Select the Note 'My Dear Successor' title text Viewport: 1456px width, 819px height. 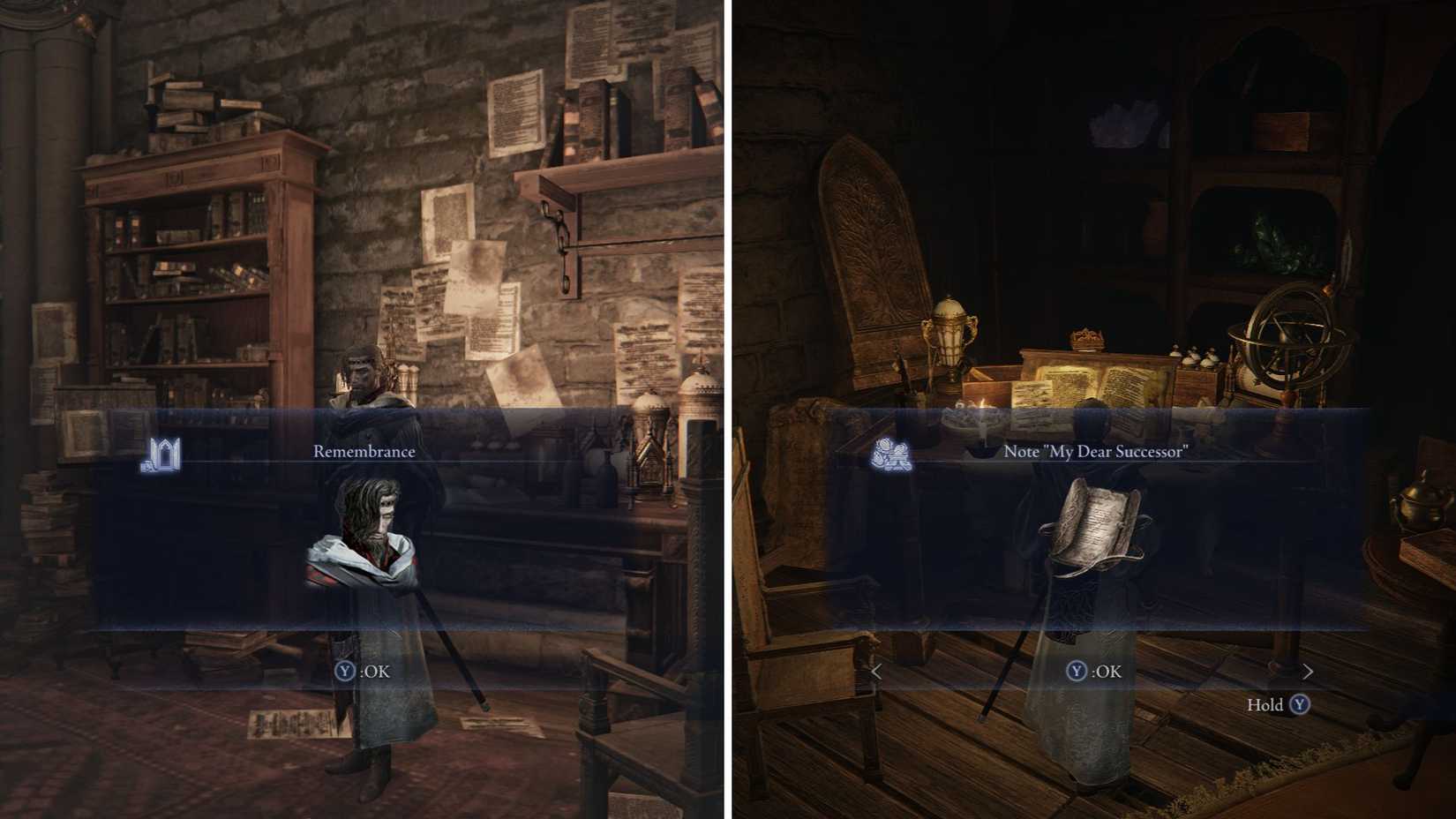(1097, 451)
